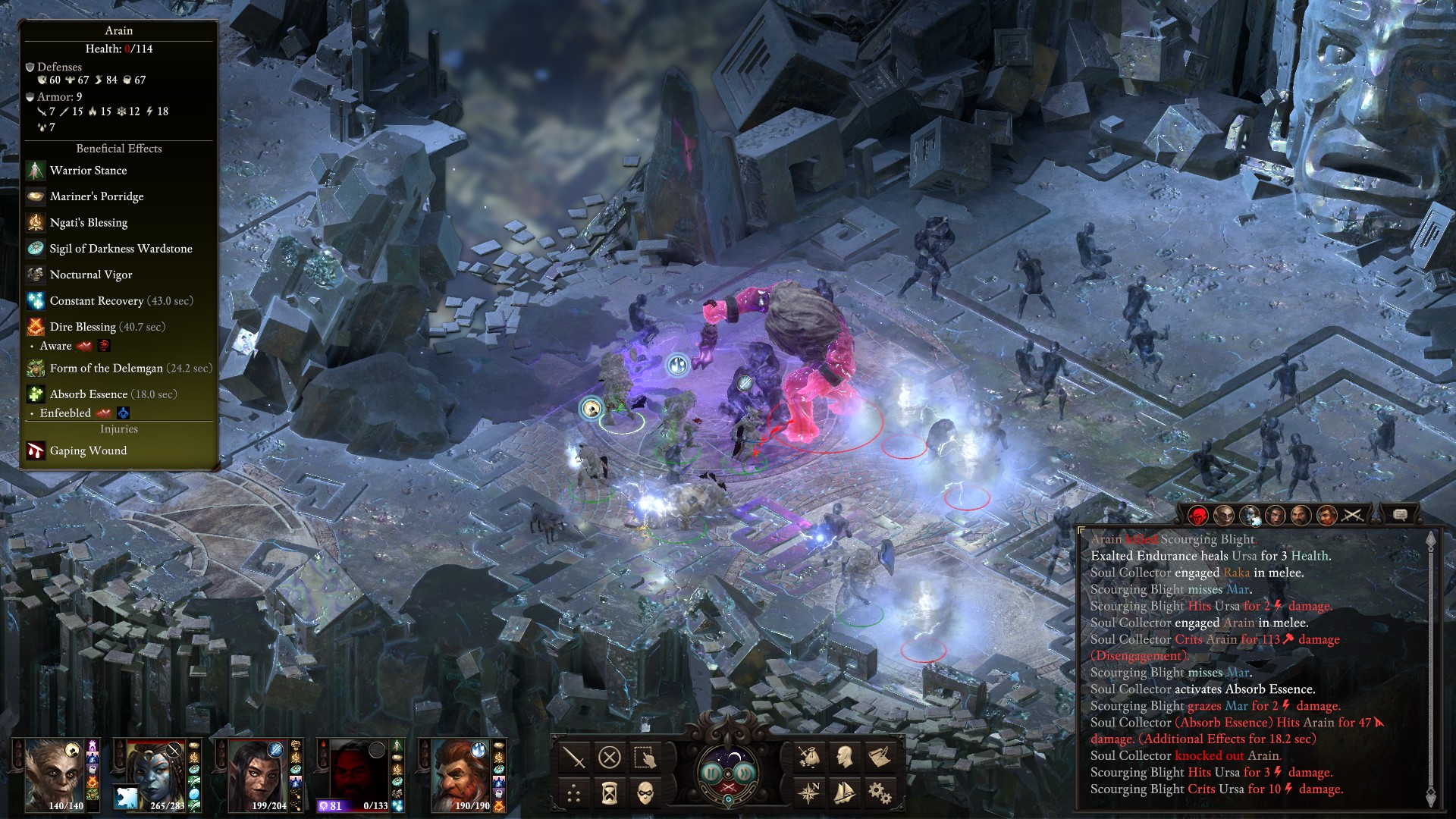Toggle fast-forward game speed

pyautogui.click(x=745, y=772)
